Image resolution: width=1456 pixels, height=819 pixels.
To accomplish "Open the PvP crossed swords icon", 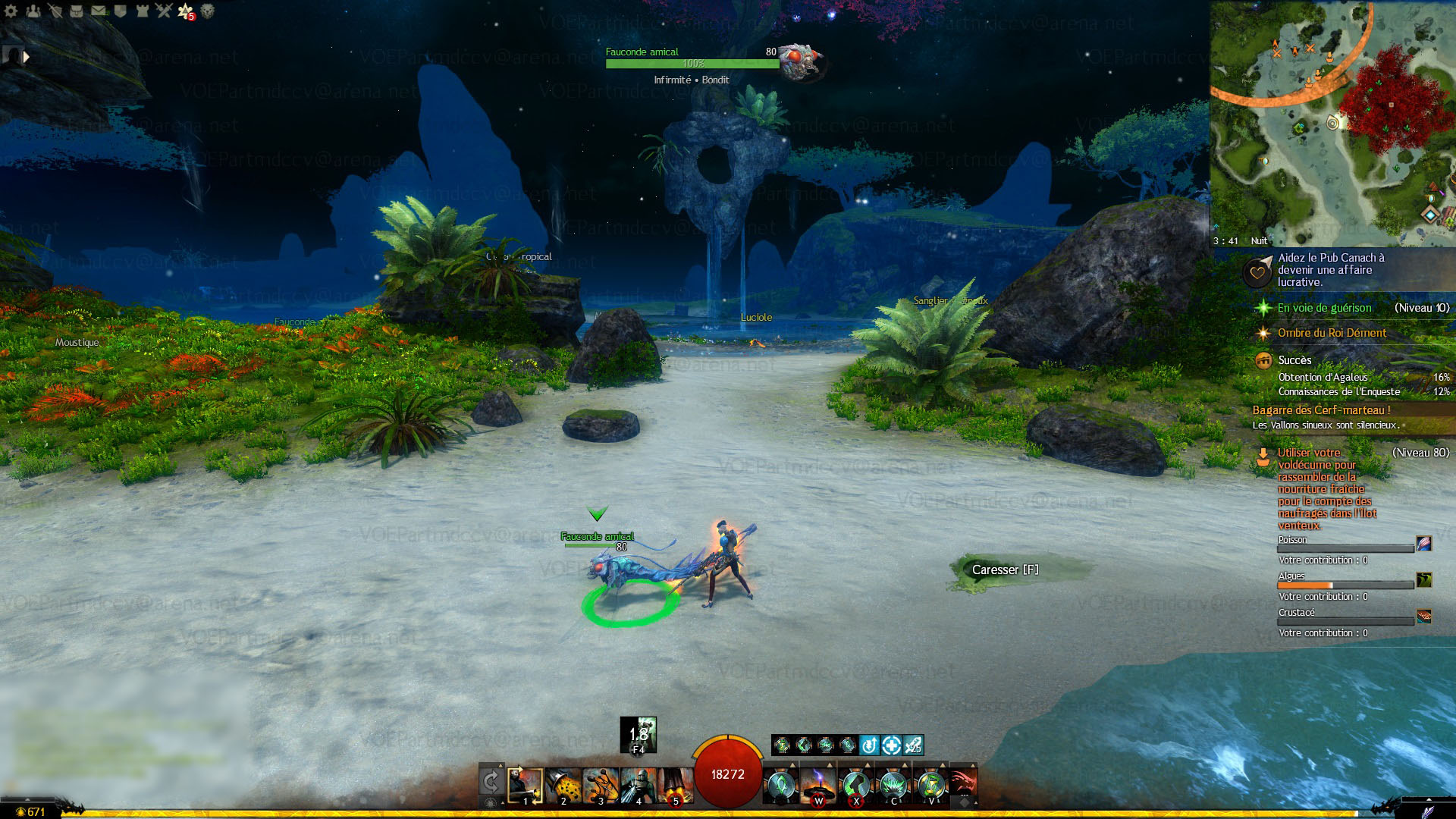I will click(164, 11).
